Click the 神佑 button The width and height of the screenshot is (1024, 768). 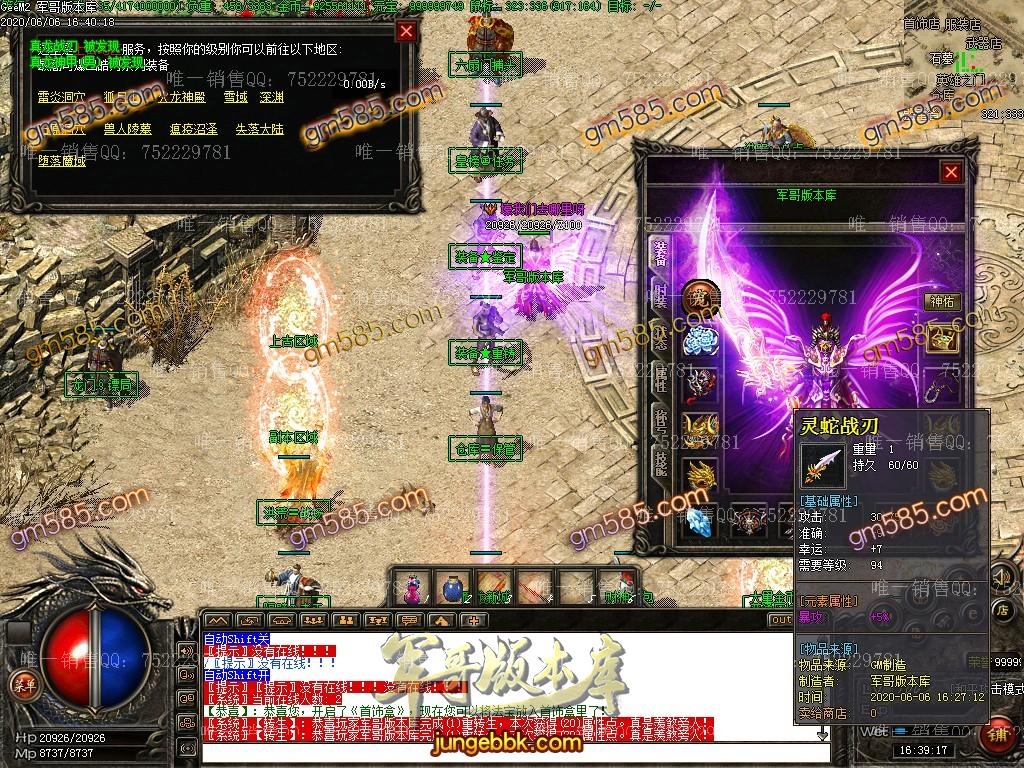pyautogui.click(x=942, y=300)
